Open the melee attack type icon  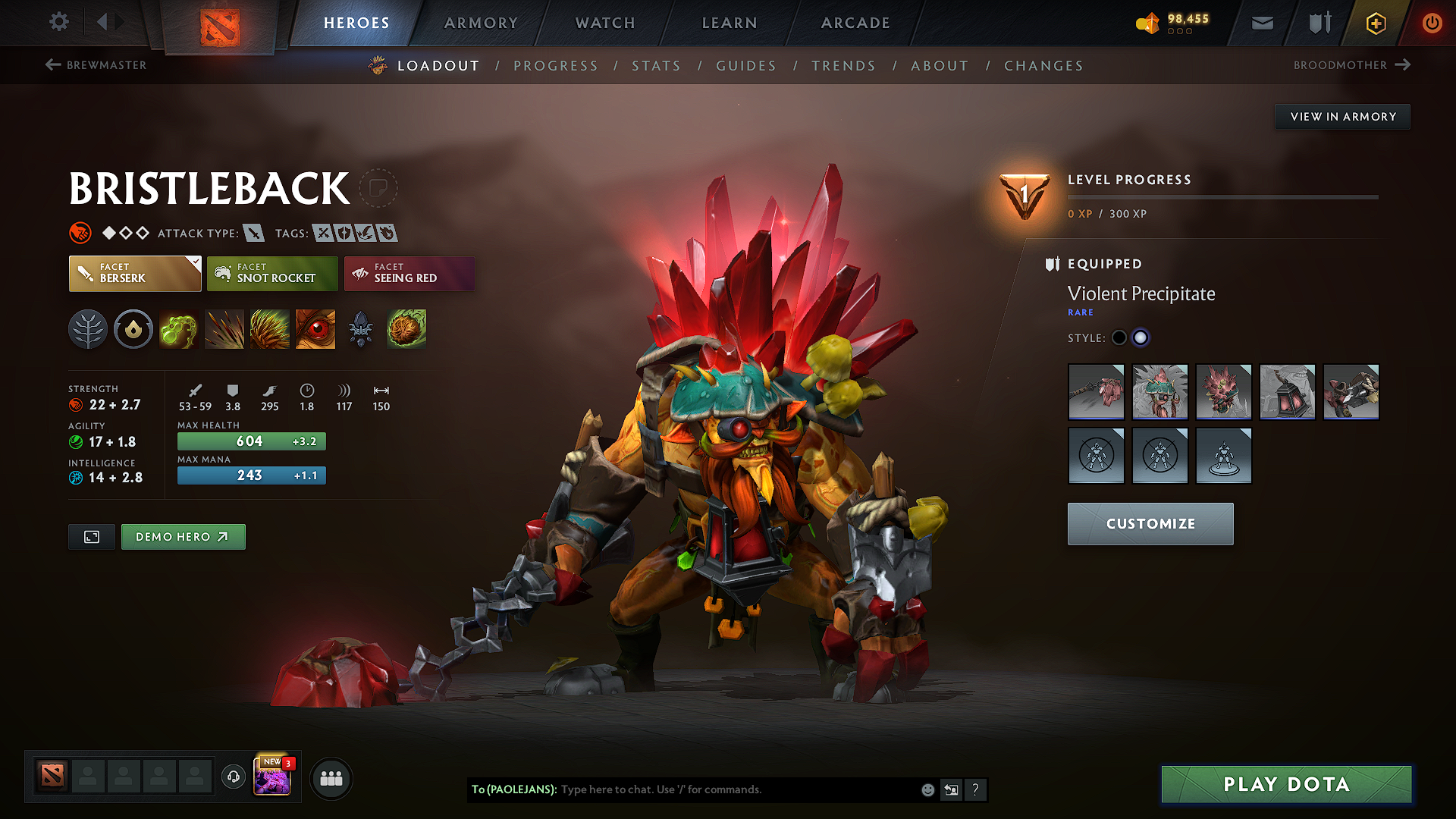click(252, 233)
